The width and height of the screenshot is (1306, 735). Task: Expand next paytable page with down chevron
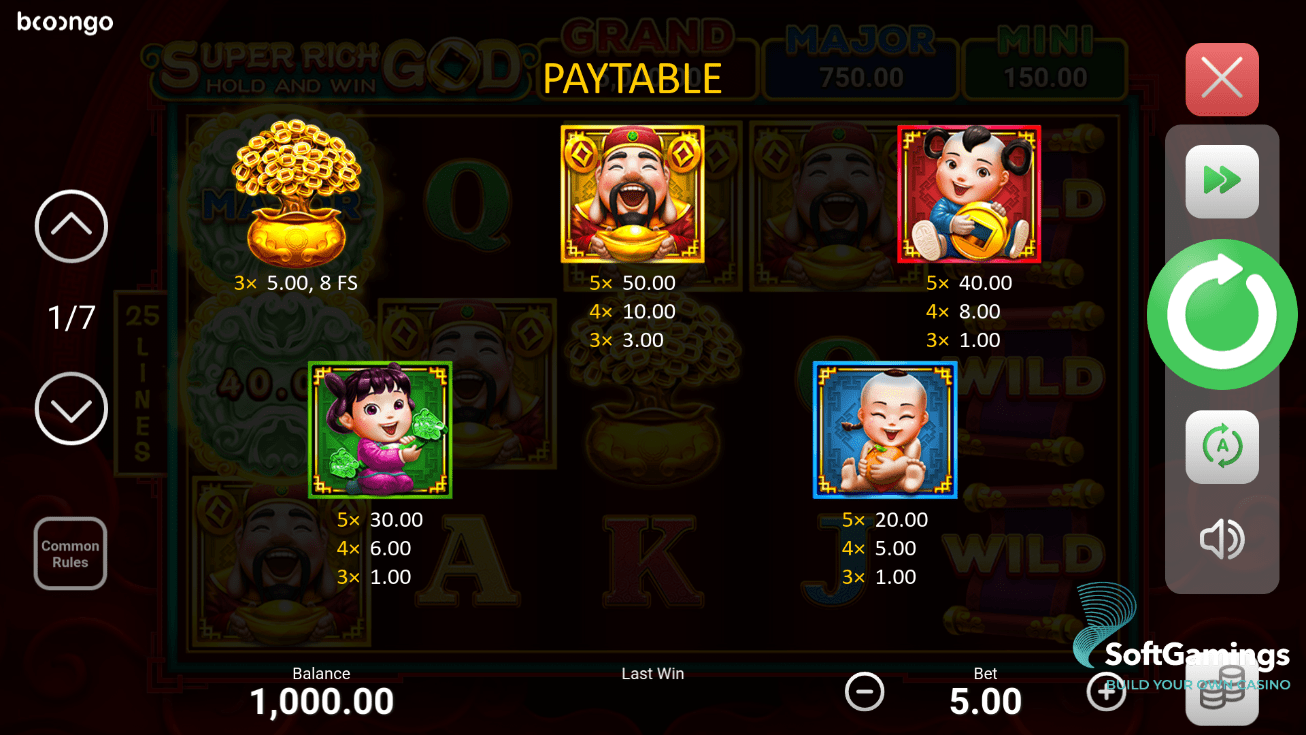click(x=70, y=409)
